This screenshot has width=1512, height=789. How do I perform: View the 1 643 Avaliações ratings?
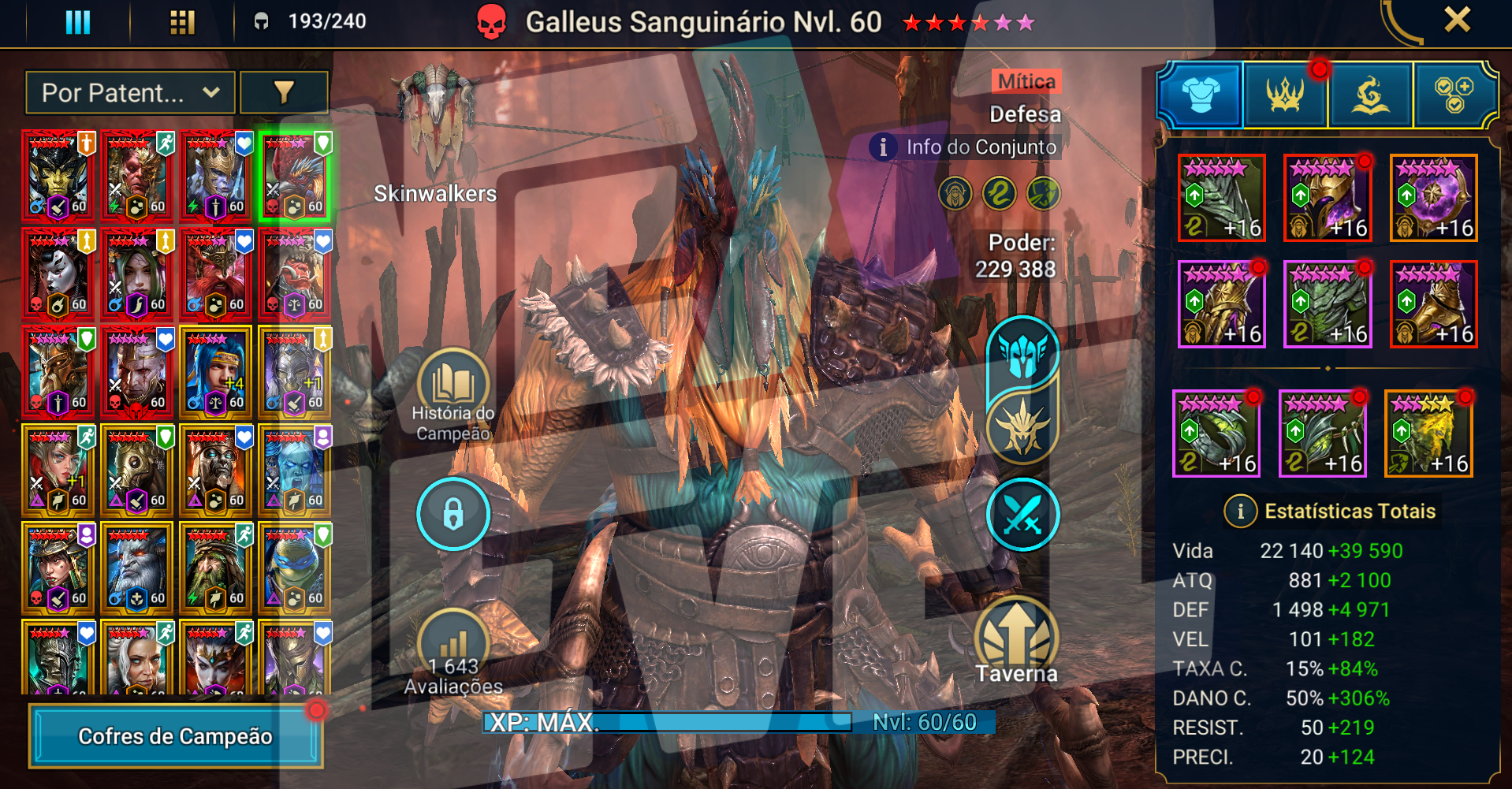(453, 653)
